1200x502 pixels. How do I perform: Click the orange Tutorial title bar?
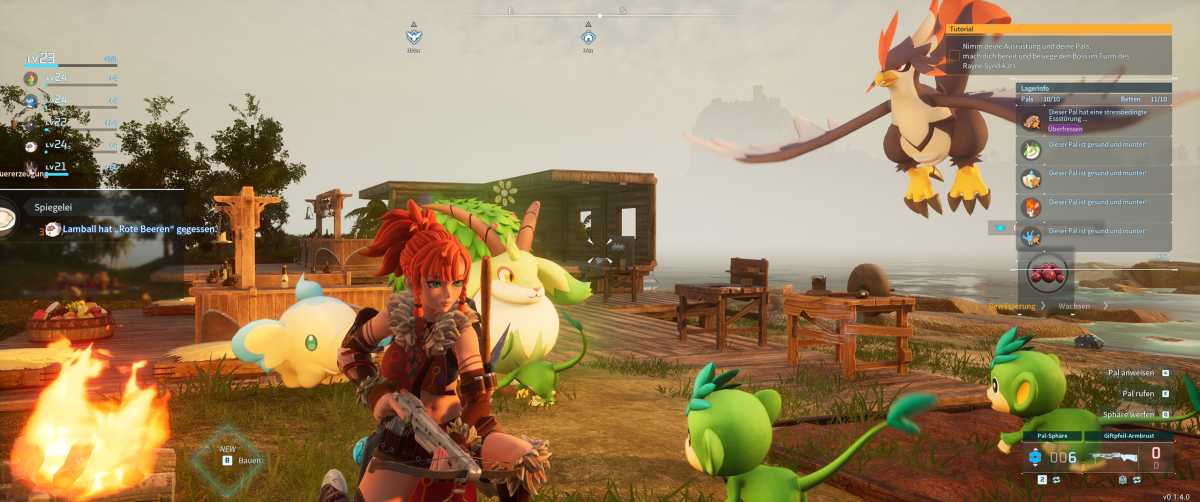tap(1058, 30)
